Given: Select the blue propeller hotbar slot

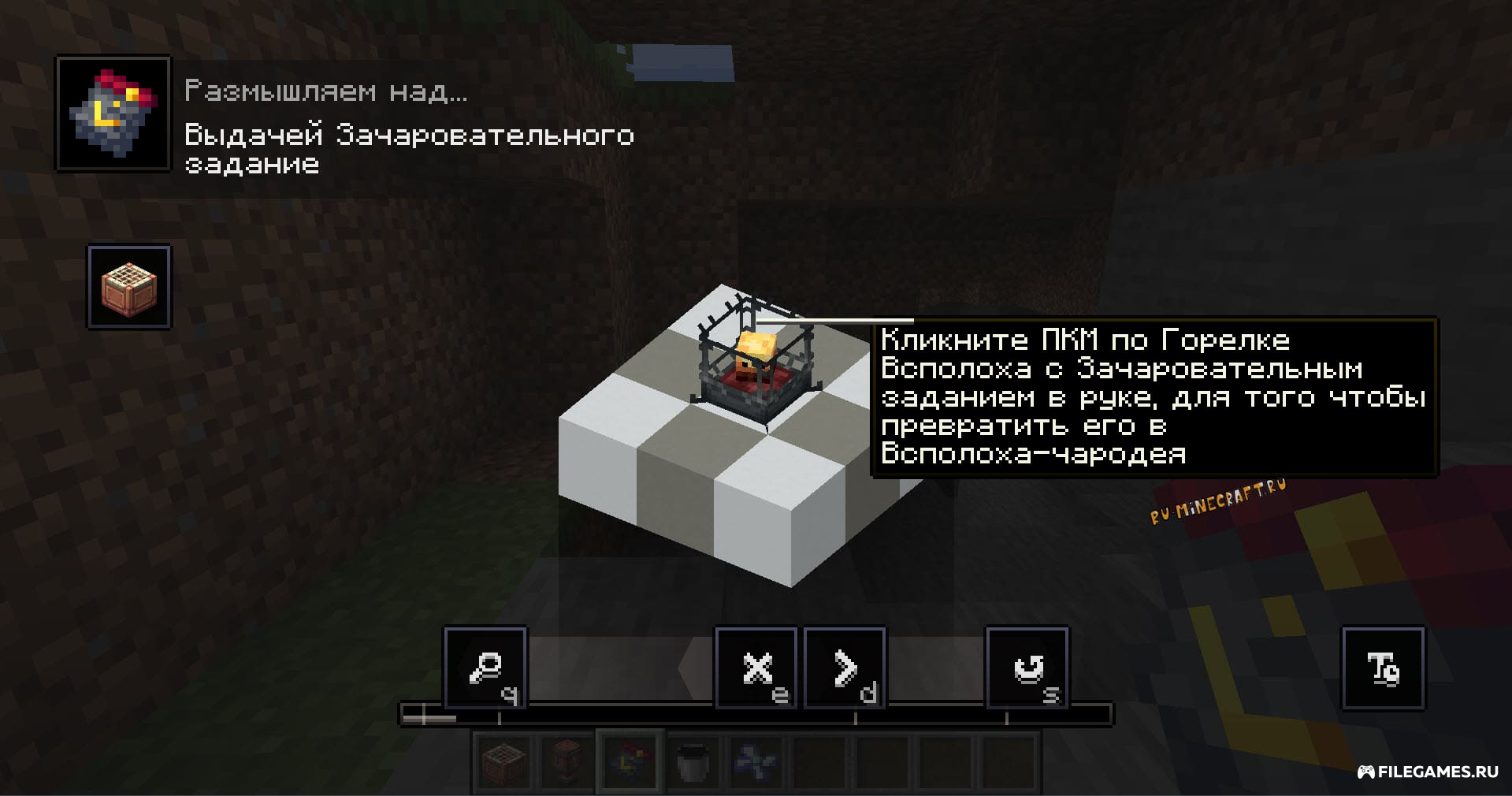Looking at the screenshot, I should click(756, 761).
